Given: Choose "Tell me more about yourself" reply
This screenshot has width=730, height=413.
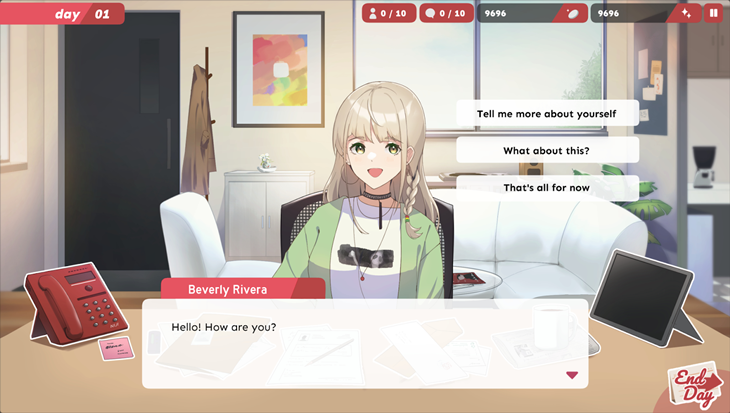Looking at the screenshot, I should click(x=547, y=114).
